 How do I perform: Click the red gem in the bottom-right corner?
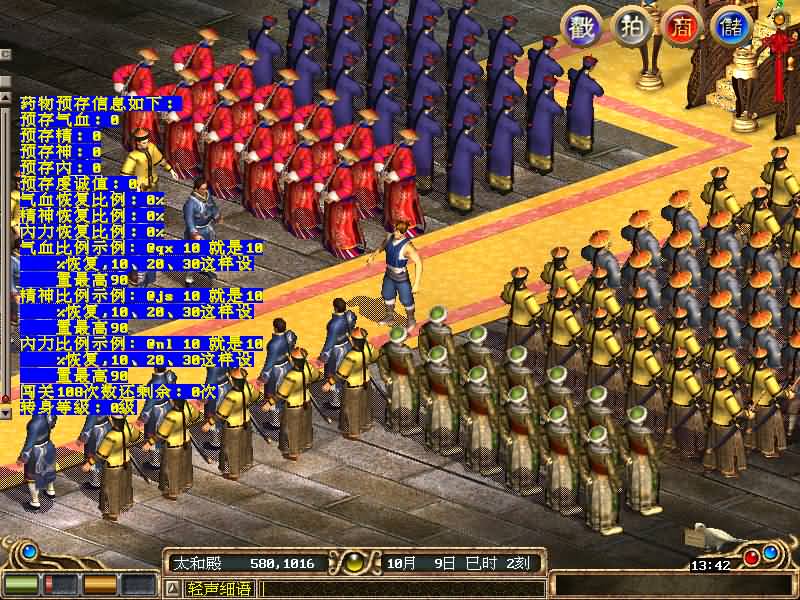point(751,557)
